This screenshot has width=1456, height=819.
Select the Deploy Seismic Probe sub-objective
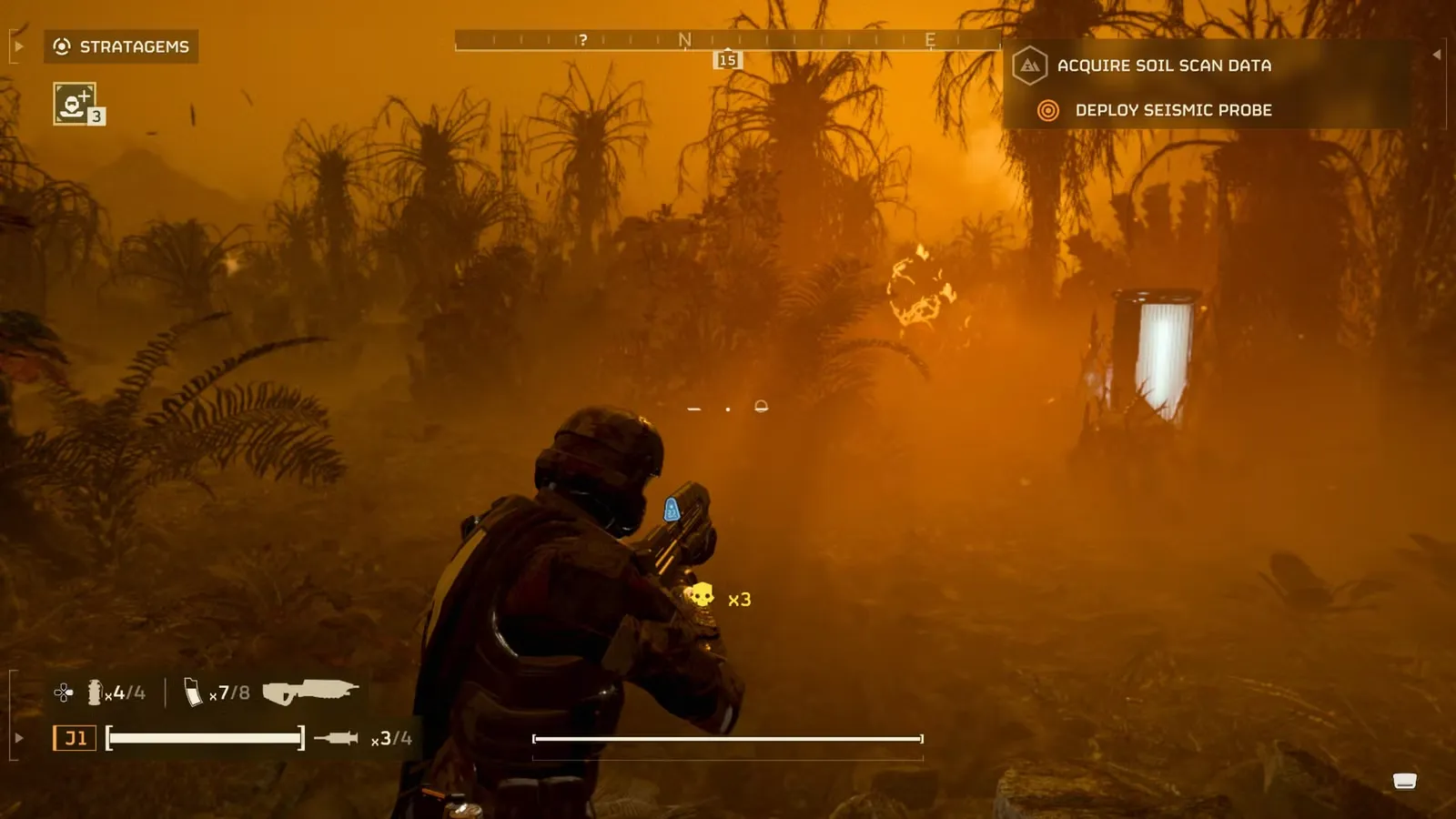click(1172, 110)
